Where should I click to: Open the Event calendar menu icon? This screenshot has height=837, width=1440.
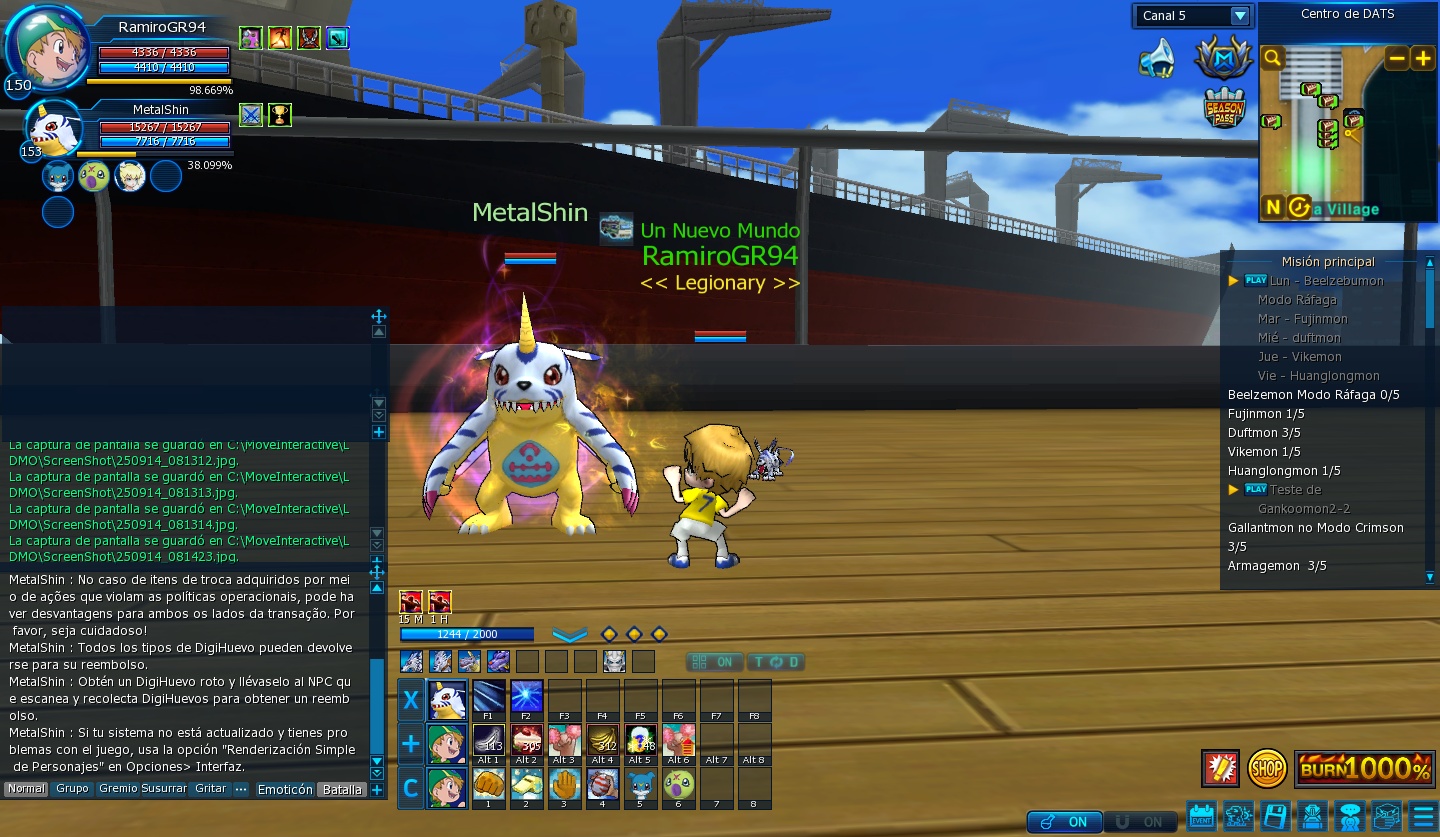tap(1201, 815)
